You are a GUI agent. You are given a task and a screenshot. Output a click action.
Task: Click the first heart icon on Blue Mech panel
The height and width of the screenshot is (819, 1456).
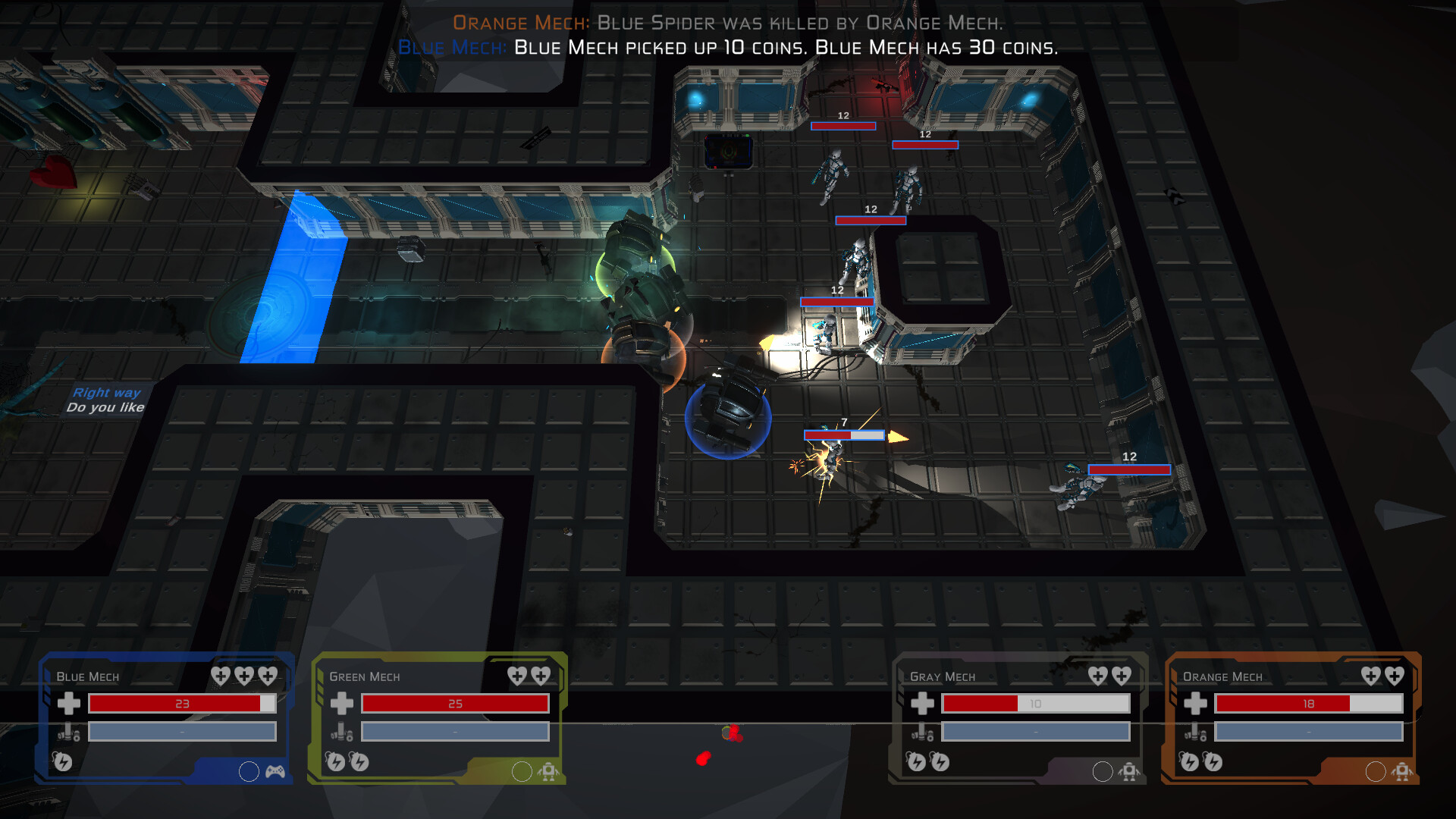(220, 676)
